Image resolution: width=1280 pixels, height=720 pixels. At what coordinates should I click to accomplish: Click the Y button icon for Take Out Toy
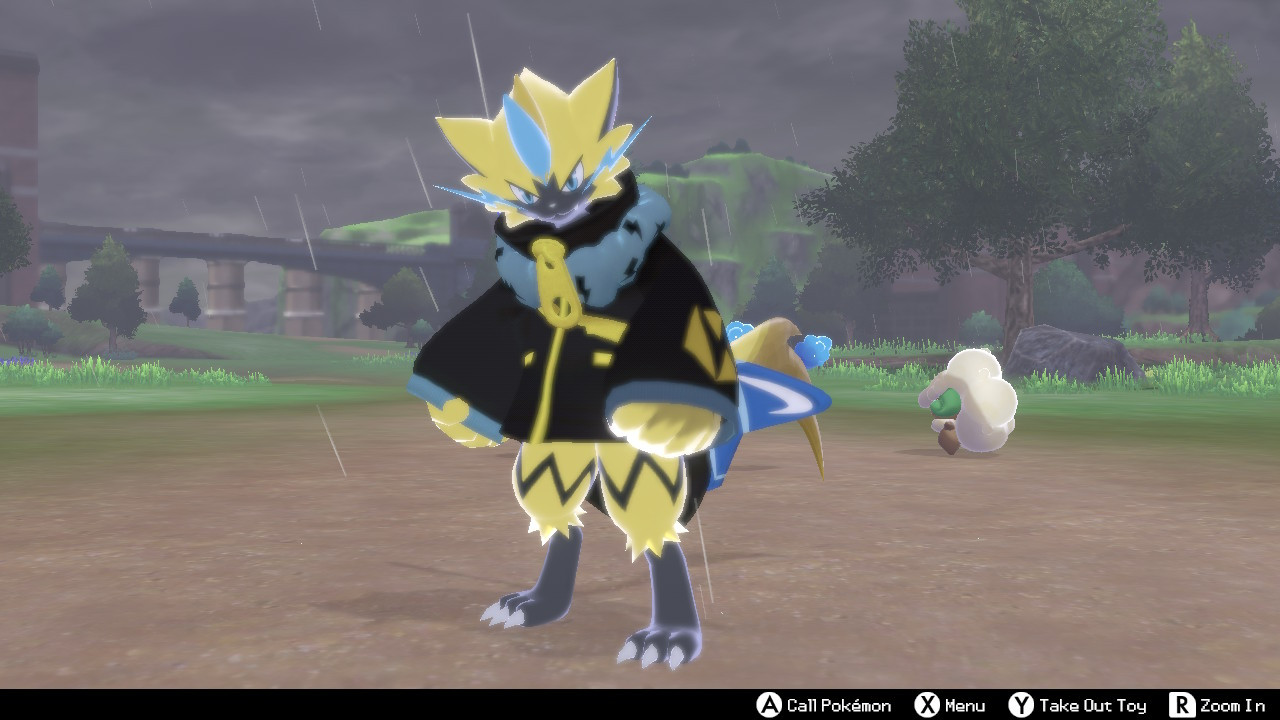(1021, 703)
